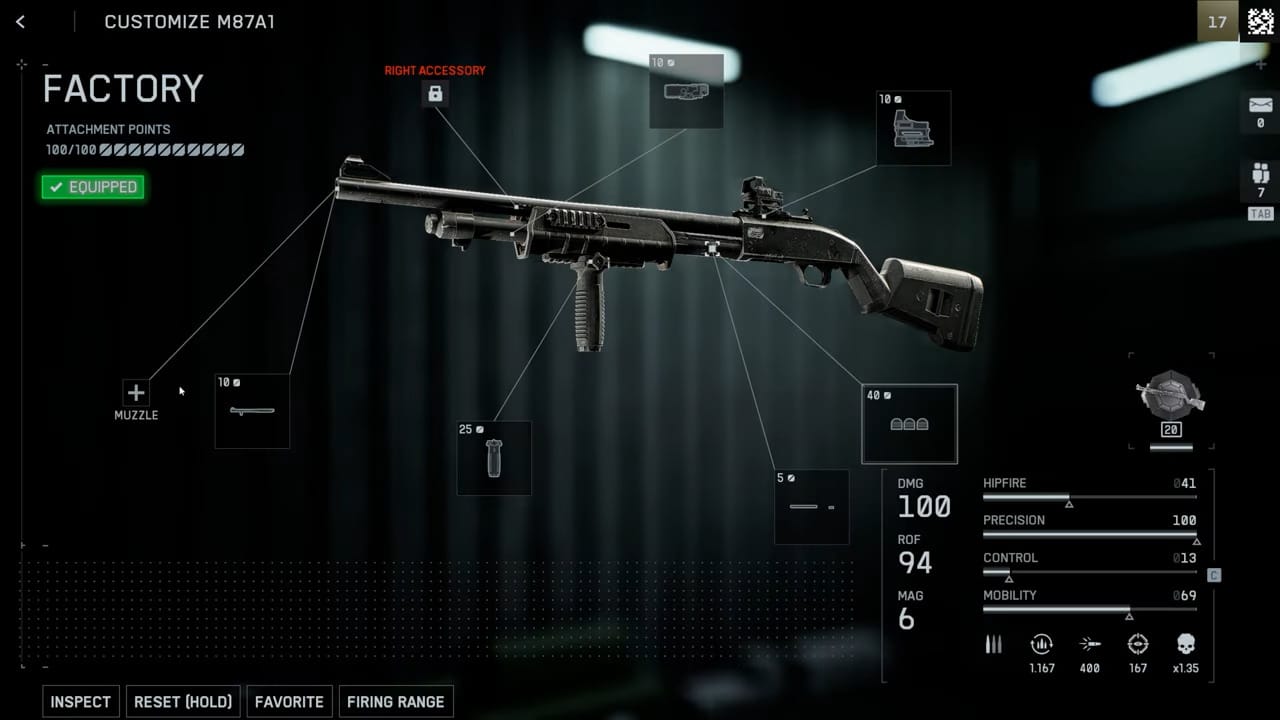The image size is (1280, 720).
Task: Toggle the Equipped status checkmark
Action: (93, 187)
